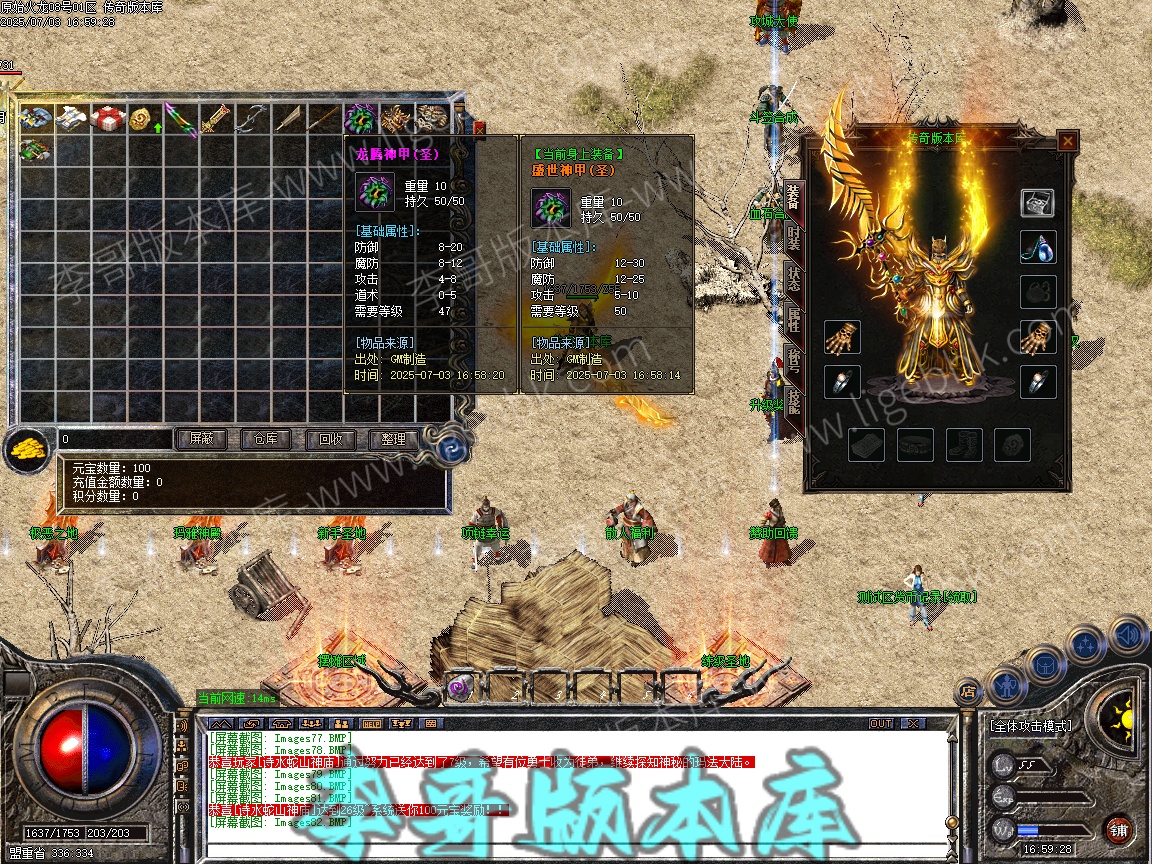Pick the purple-green armor in the bag
The height and width of the screenshot is (864, 1152).
point(360,120)
